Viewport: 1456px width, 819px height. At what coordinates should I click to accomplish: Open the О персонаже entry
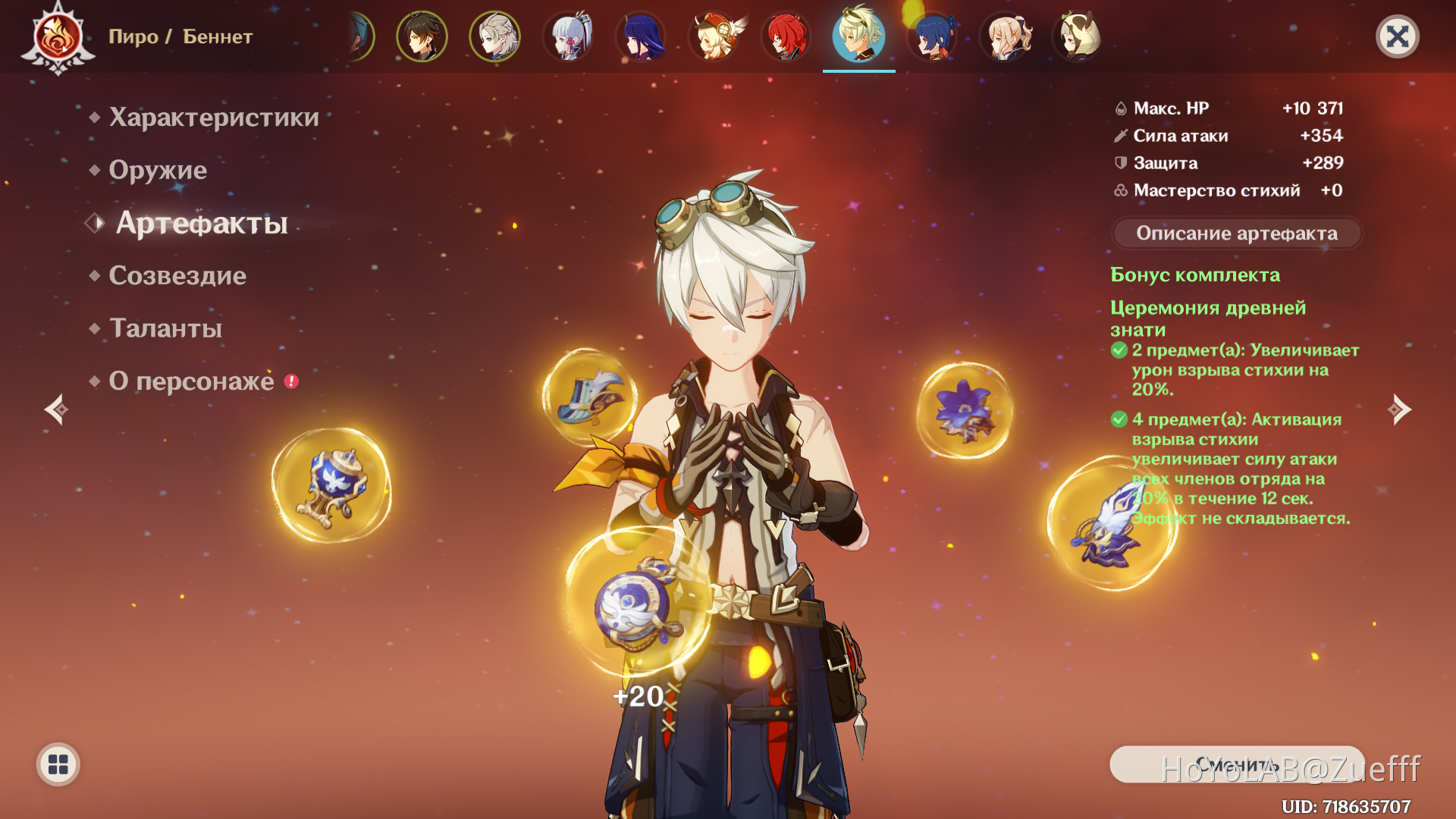191,381
